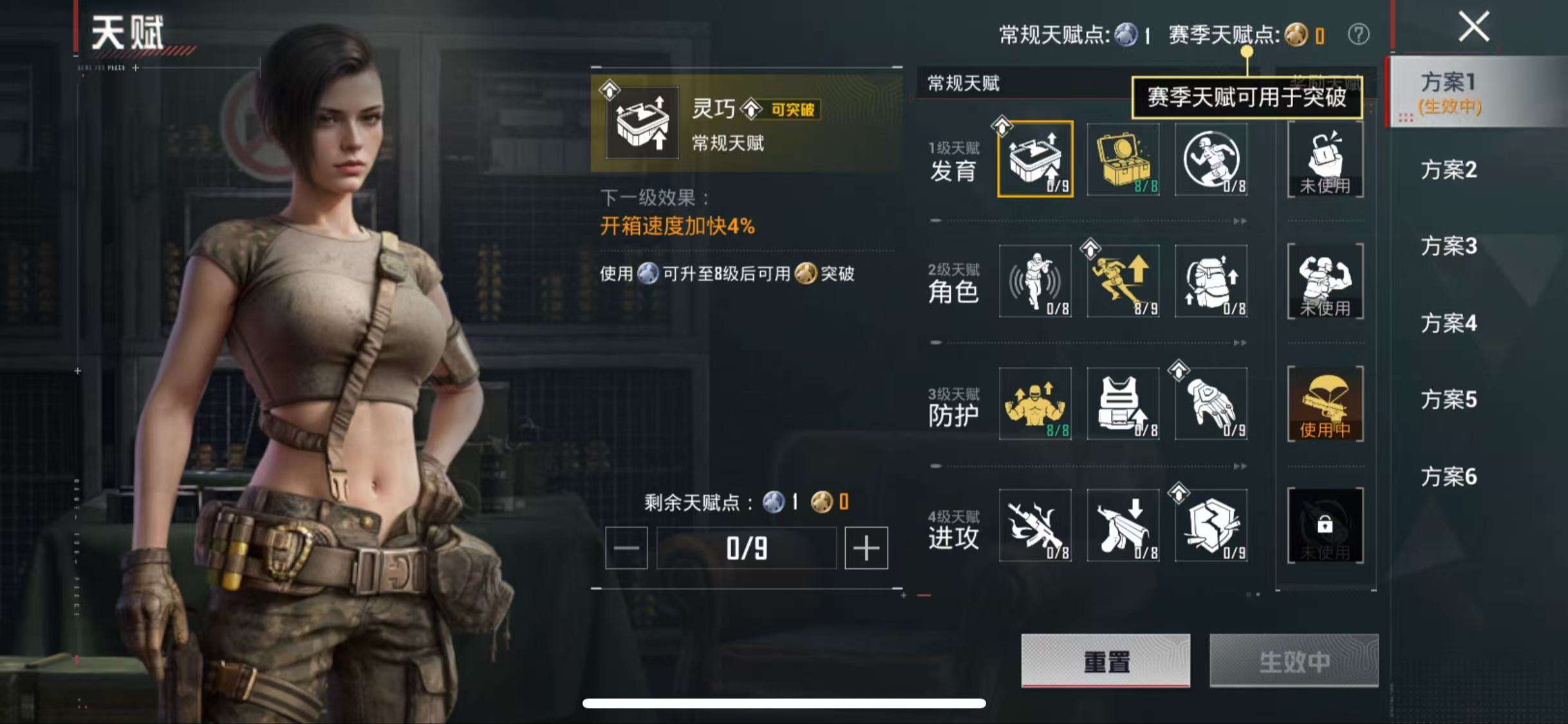Select the 灵巧 crate-opening talent icon

[1036, 160]
